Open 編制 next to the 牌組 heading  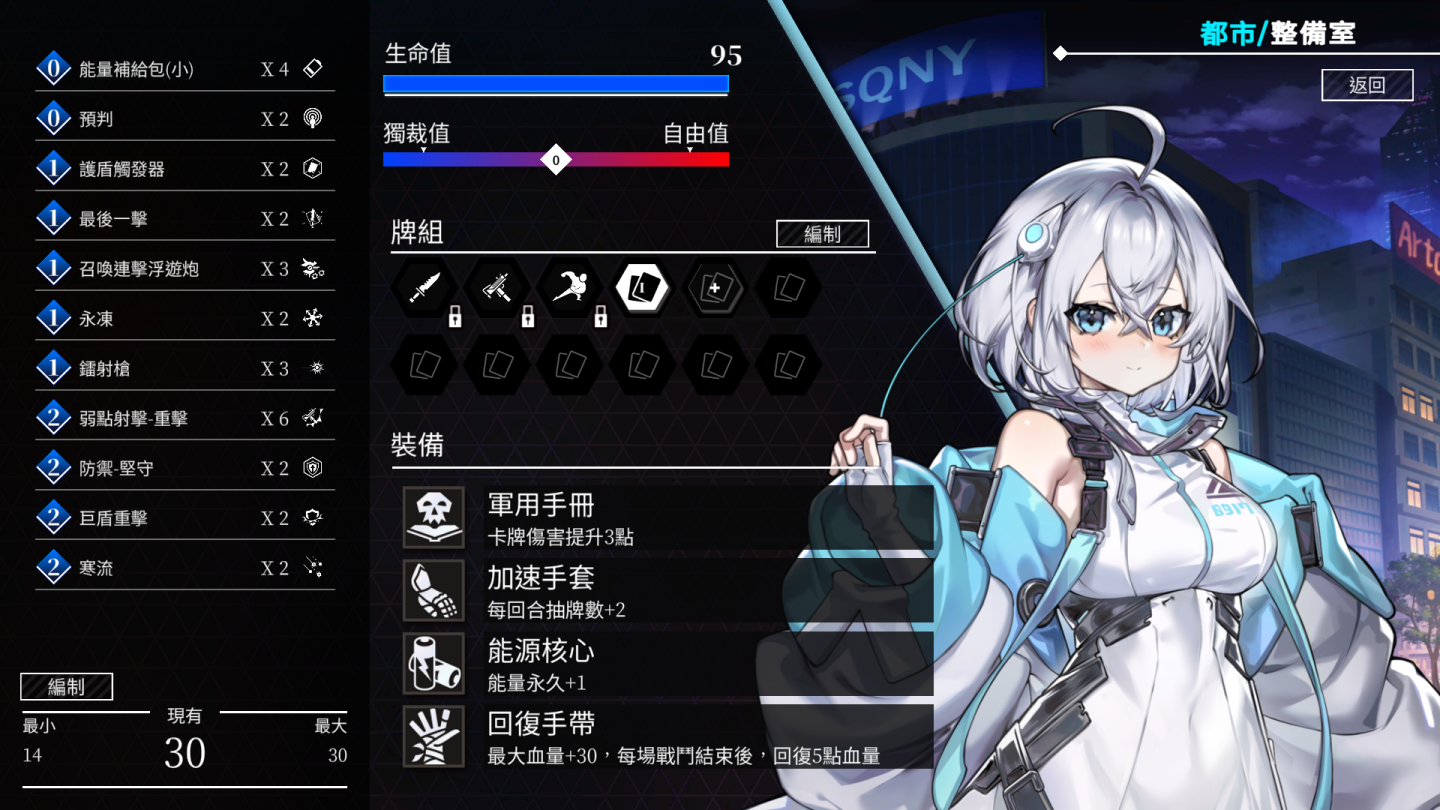point(822,234)
